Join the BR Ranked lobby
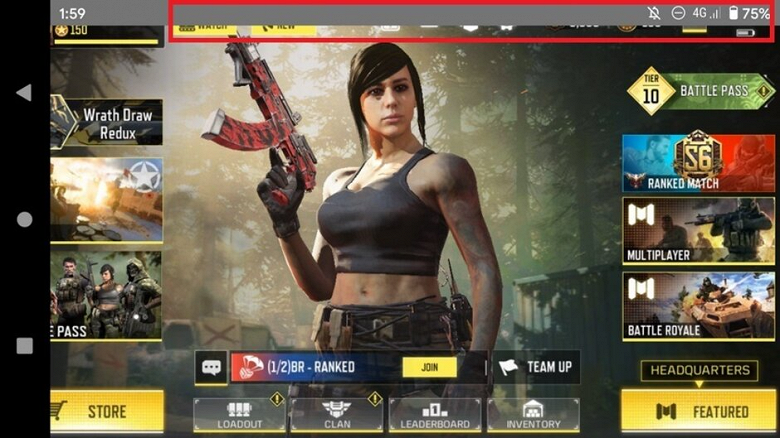780x438 pixels. coord(429,367)
